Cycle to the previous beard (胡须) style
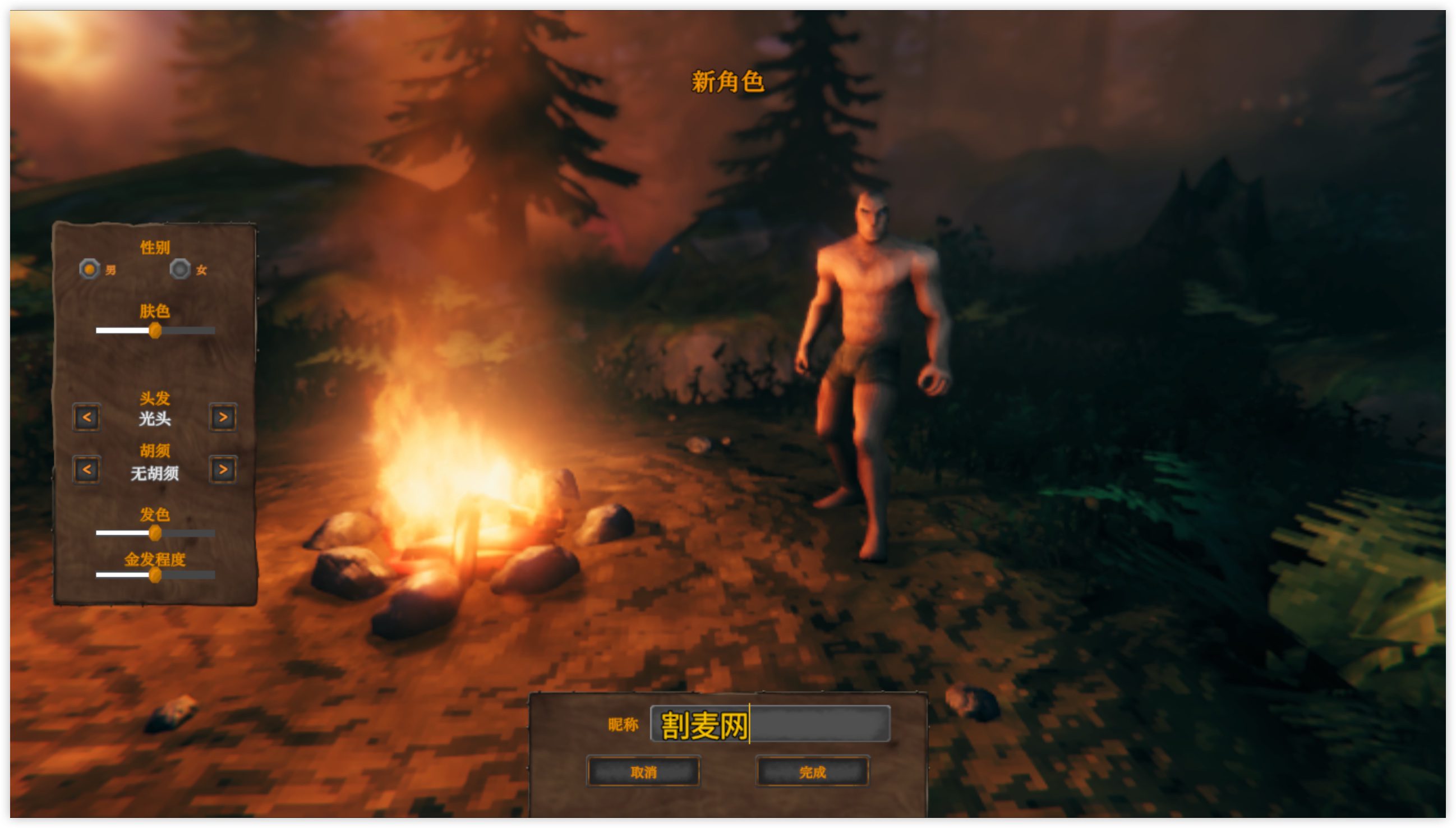Viewport: 1456px width, 828px height. [86, 470]
